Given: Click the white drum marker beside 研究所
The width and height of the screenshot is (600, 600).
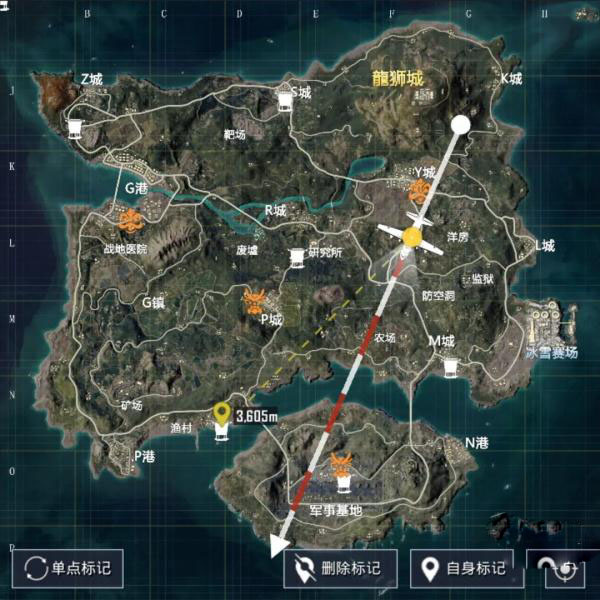Looking at the screenshot, I should point(297,258).
